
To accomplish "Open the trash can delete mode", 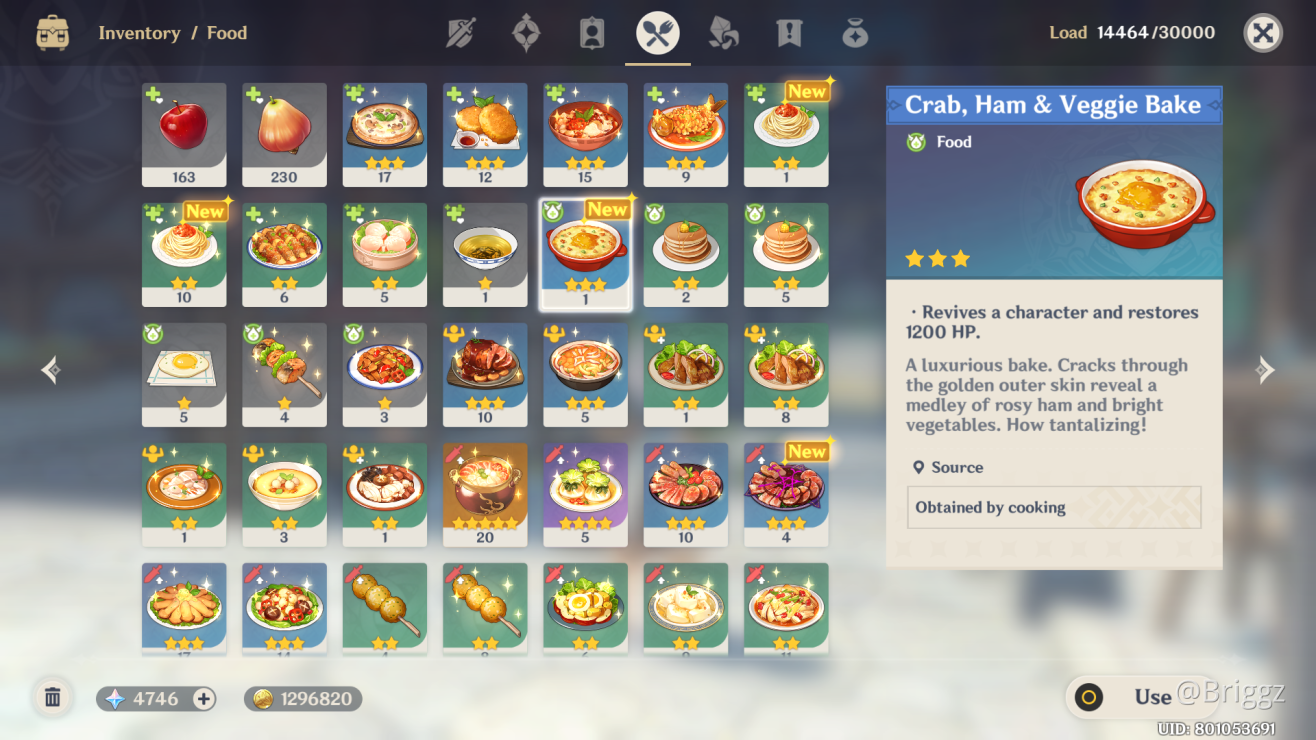I will (53, 698).
